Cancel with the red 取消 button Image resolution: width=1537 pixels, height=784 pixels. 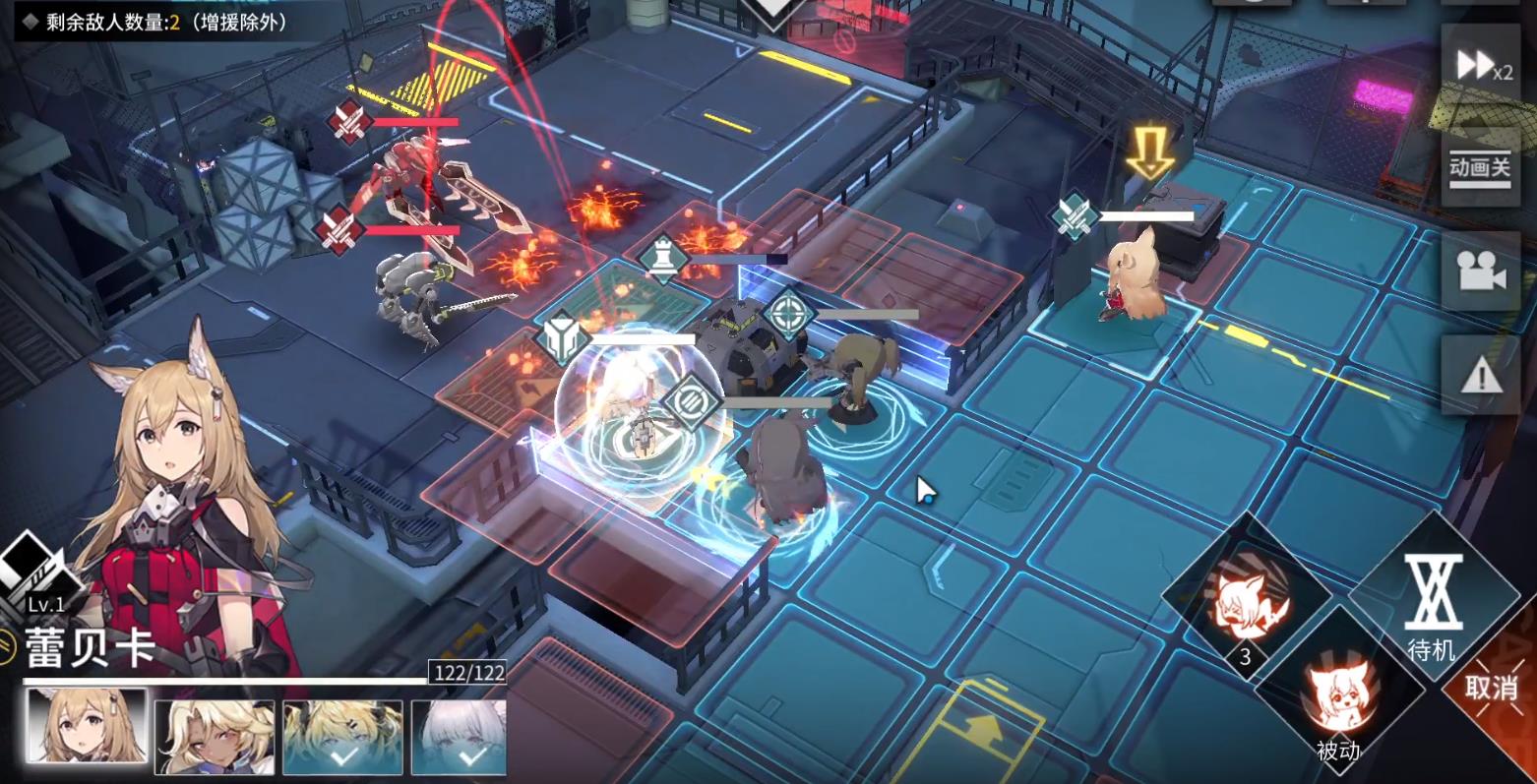pyautogui.click(x=1491, y=687)
